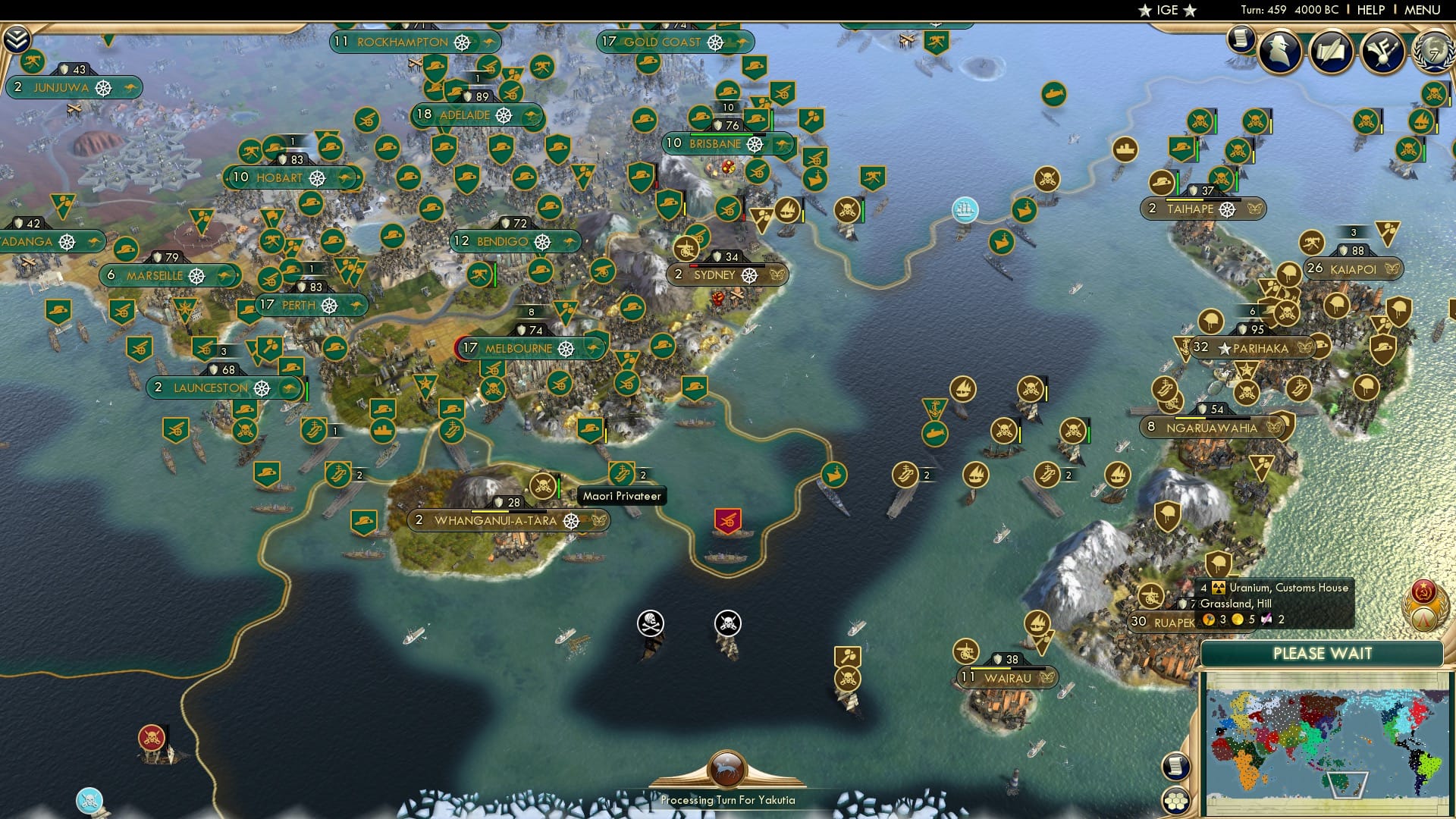Select the Sydney city banner
Screen dimensions: 1456x819
708,275
